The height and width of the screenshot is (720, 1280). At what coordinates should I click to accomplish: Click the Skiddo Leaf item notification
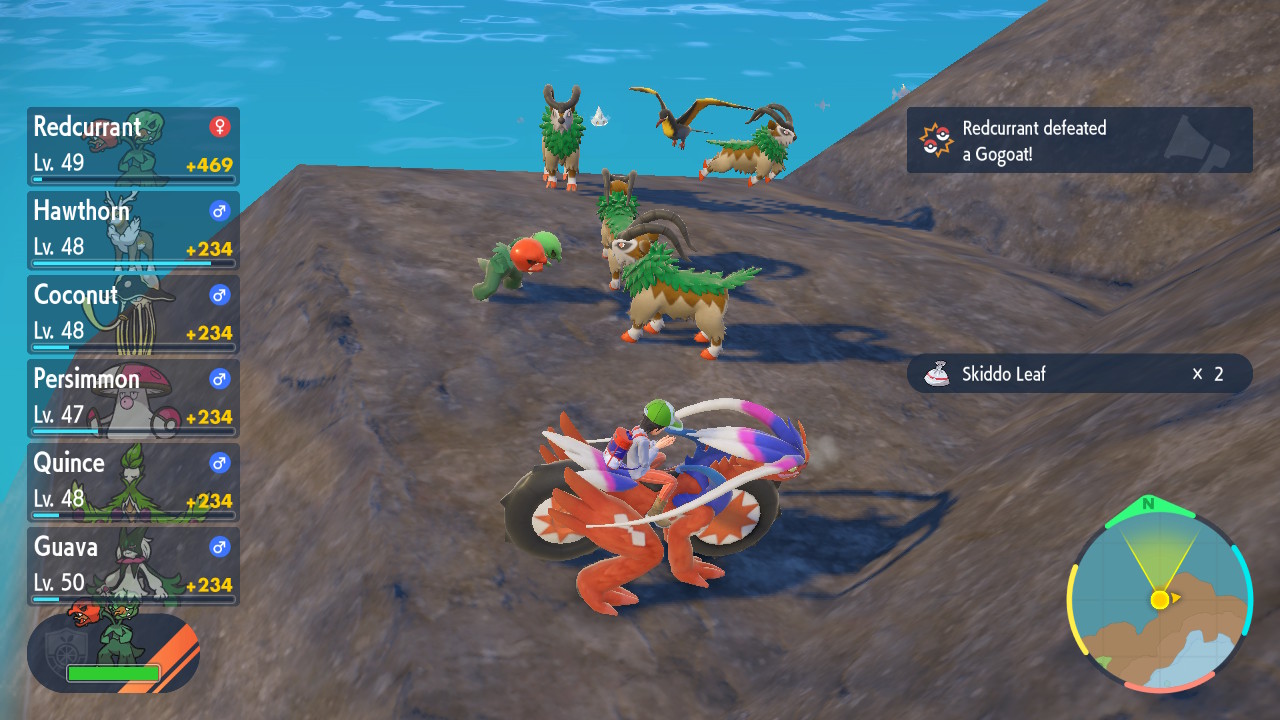click(1079, 374)
